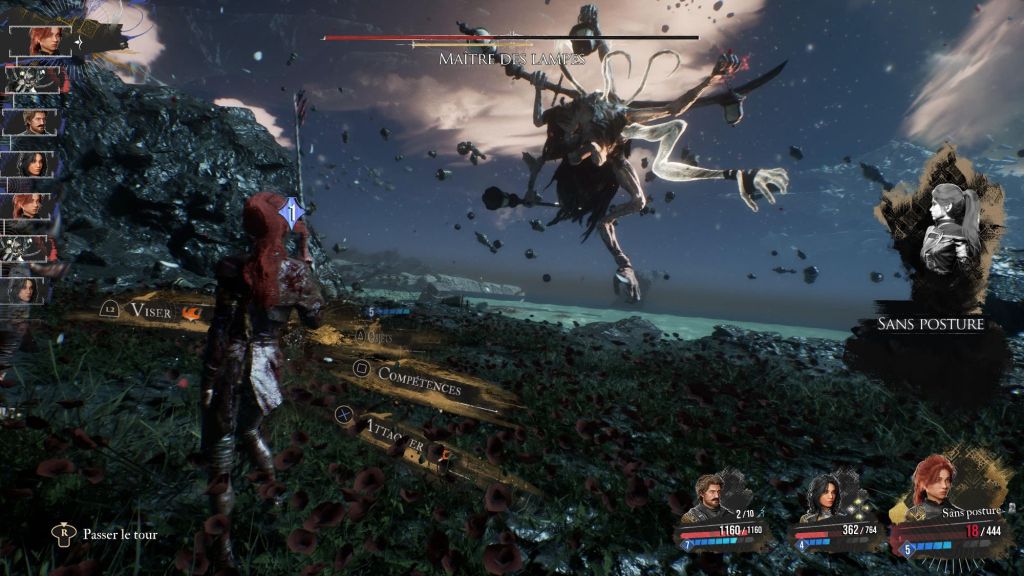
Task: Choose the Viser aim command
Action: 150,311
